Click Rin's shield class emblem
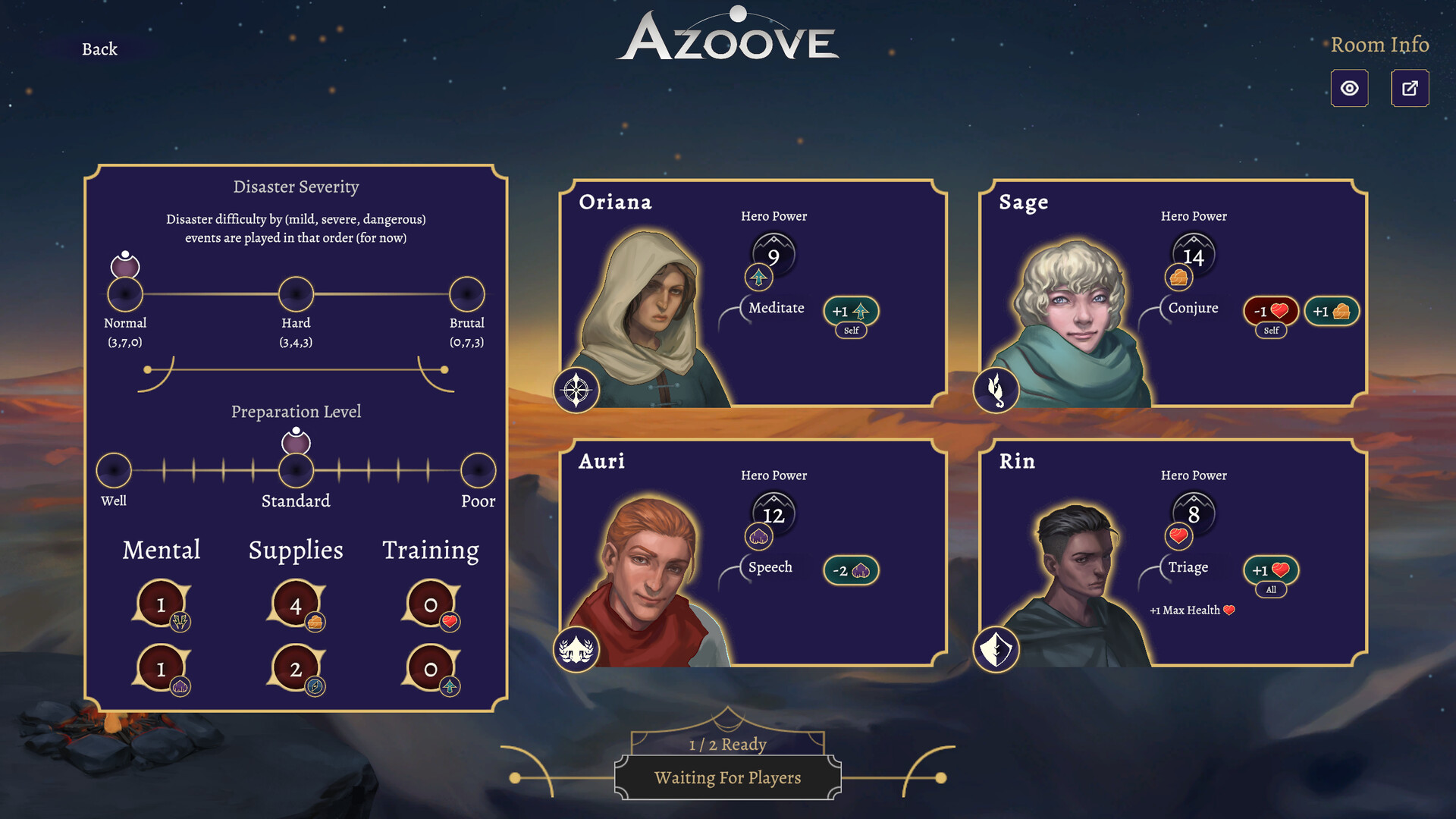 (x=996, y=649)
